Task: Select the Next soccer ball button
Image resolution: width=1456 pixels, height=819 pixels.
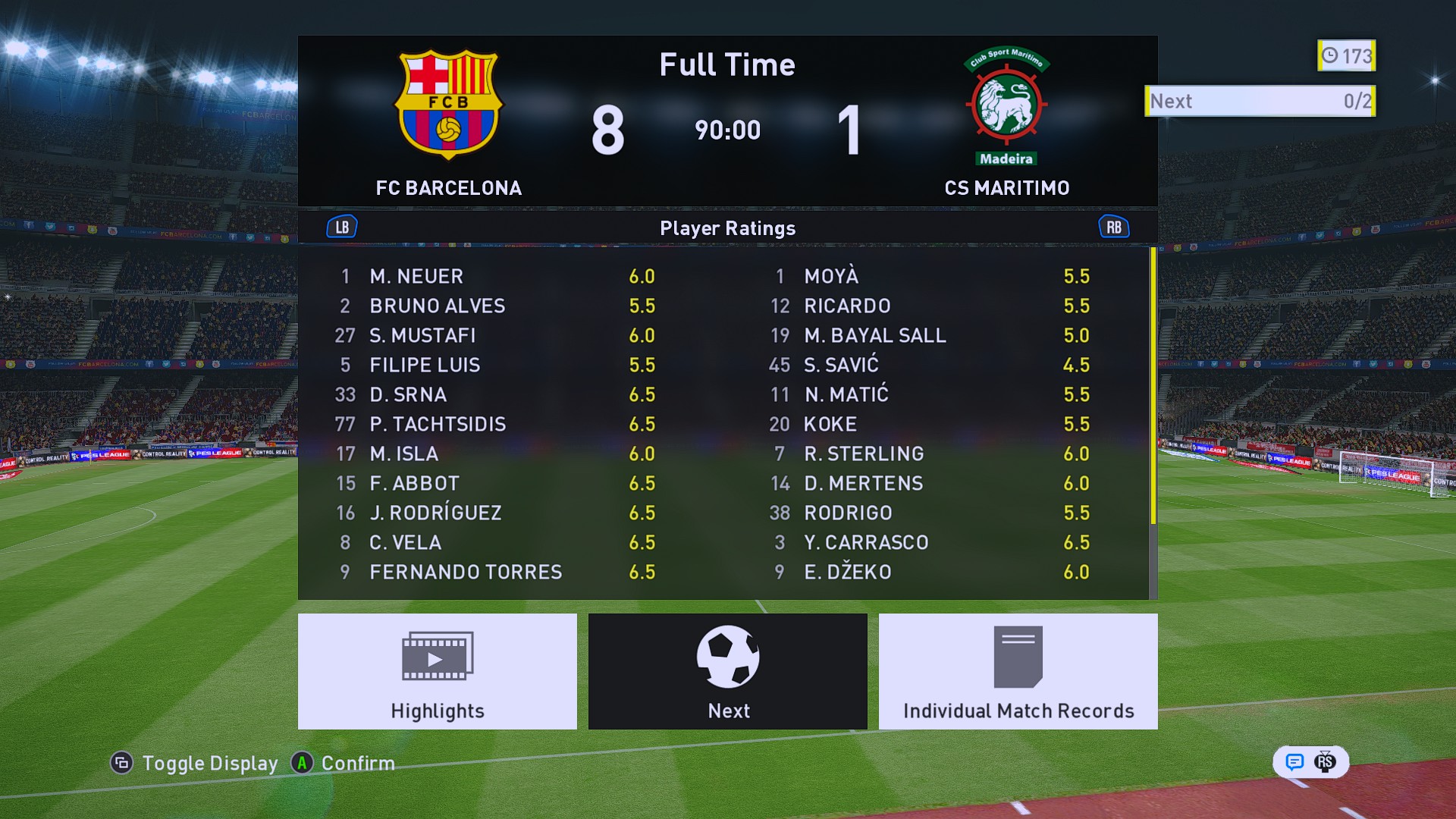Action: [x=727, y=671]
